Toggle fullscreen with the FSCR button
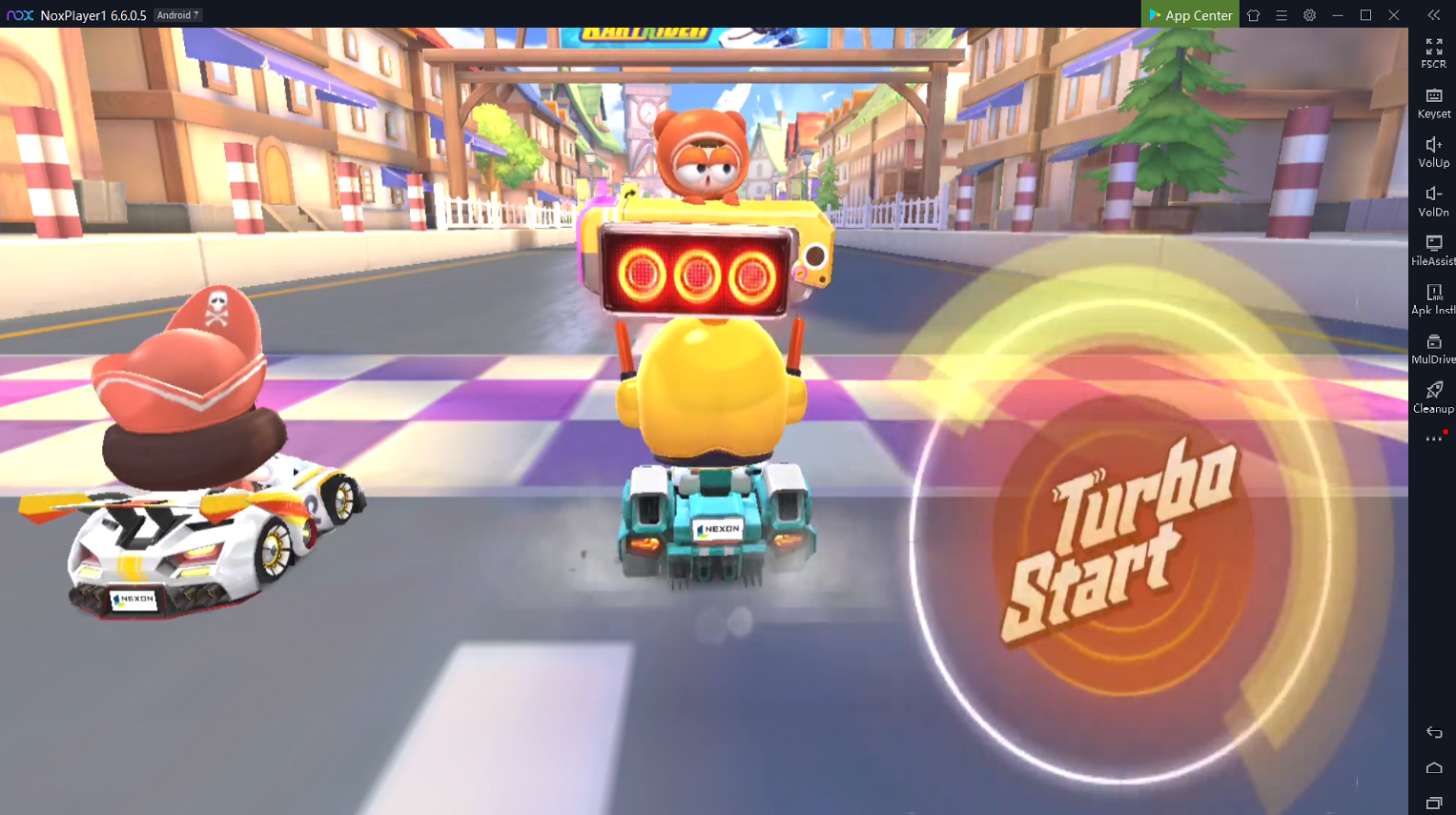Screen dimensions: 1456x815 [x=1433, y=52]
